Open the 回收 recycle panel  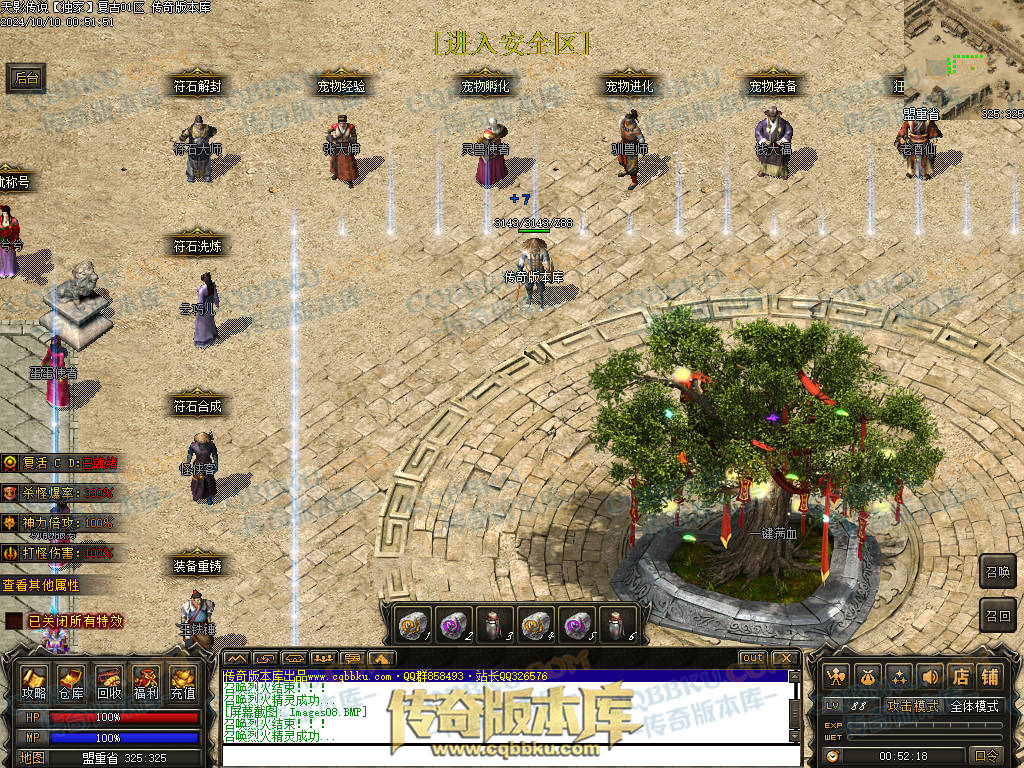click(x=109, y=682)
